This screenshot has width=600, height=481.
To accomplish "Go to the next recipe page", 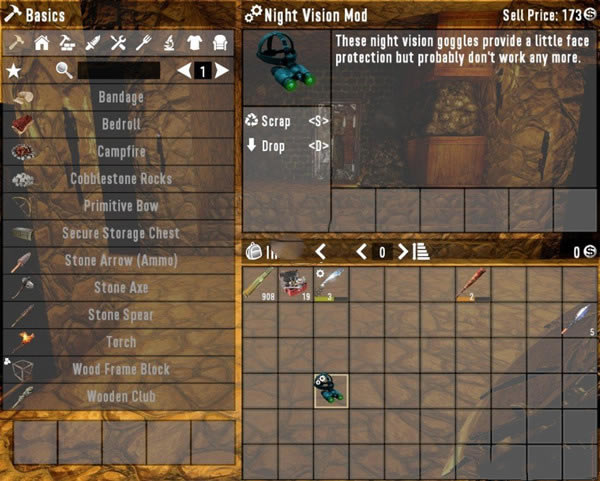I will pos(222,71).
